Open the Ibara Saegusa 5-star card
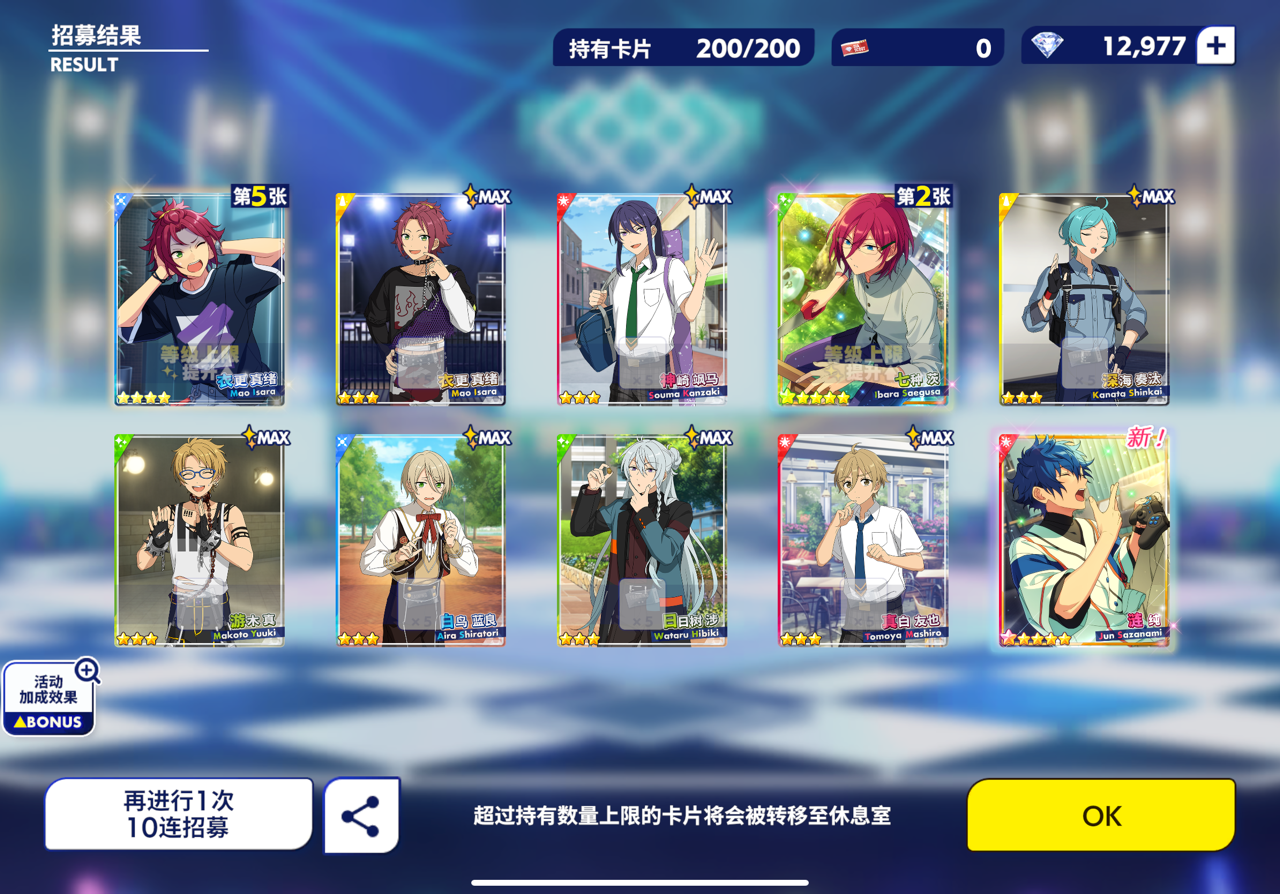 click(863, 300)
